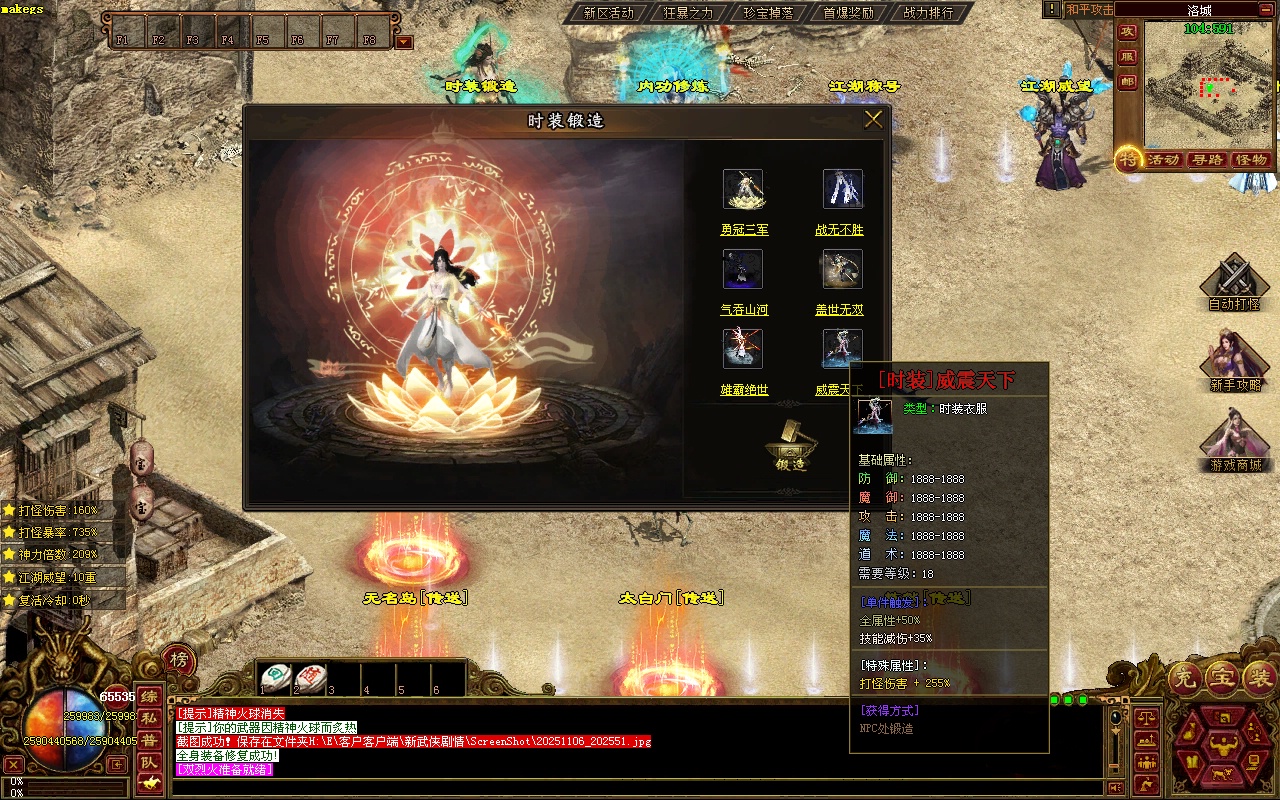1280x800 pixels.
Task: Activate 寻路 pathfinding
Action: 1208,160
